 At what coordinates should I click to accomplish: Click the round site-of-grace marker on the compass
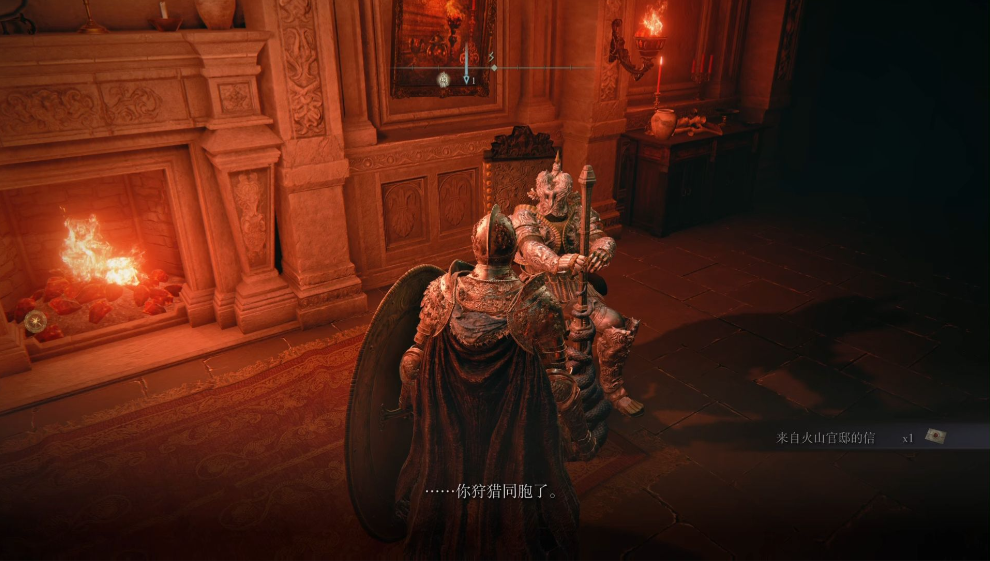tap(443, 78)
